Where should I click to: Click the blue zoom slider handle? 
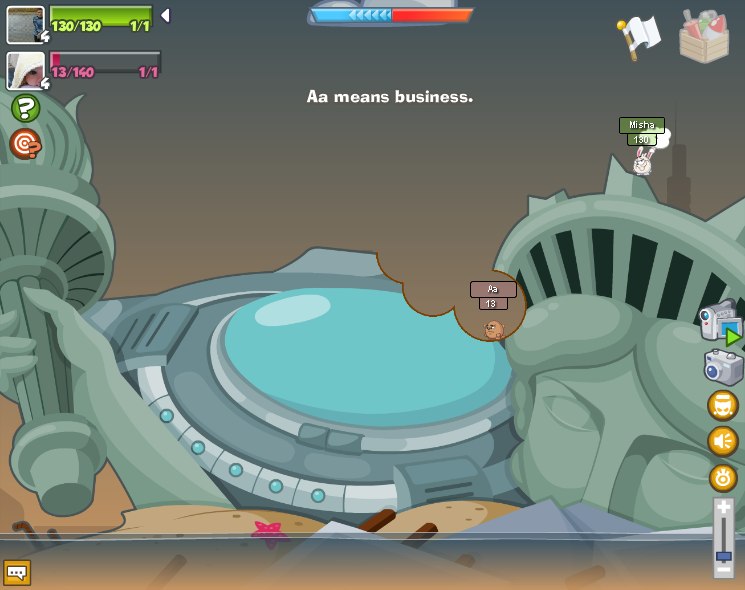pyautogui.click(x=723, y=555)
